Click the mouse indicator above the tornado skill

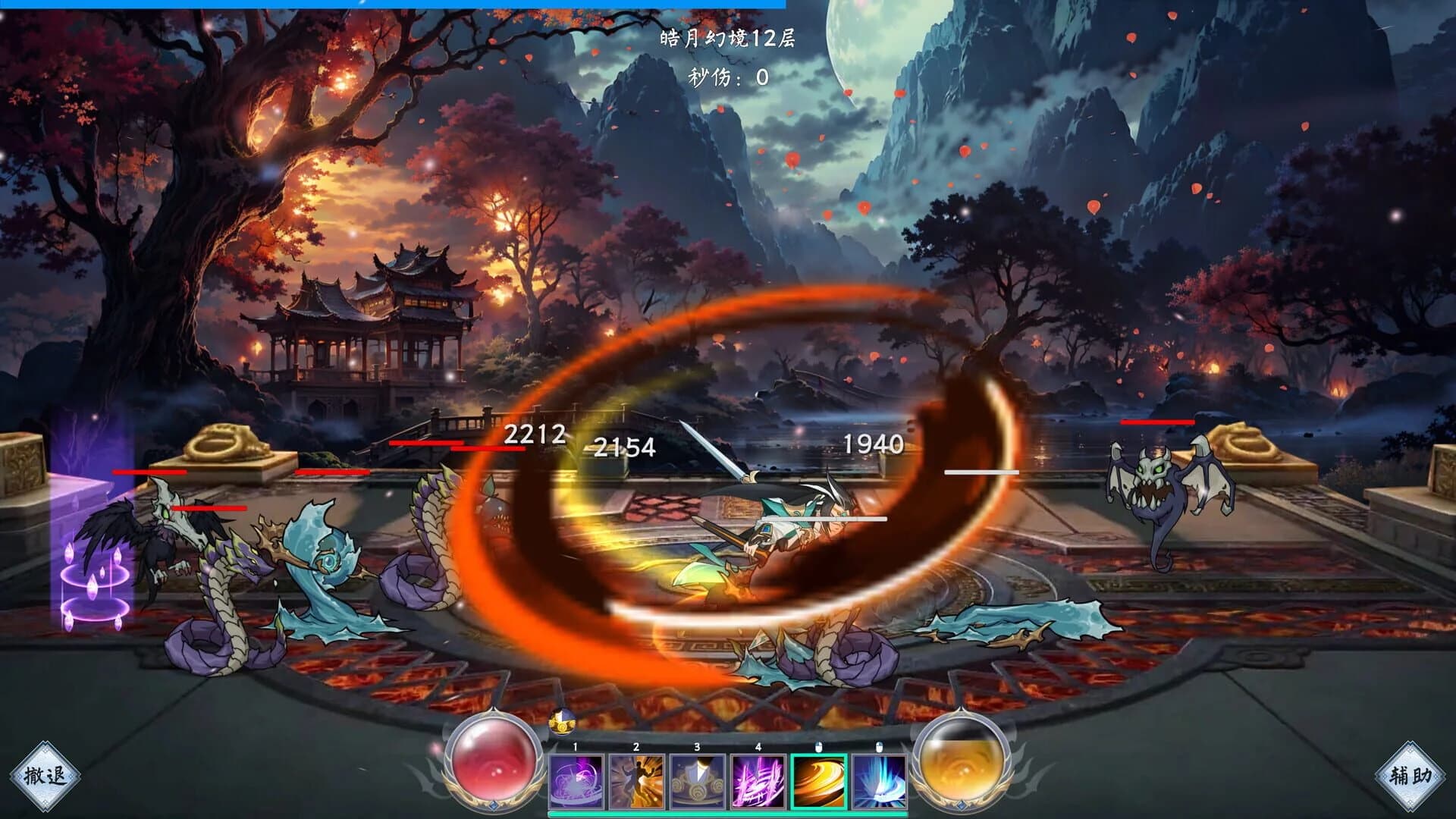coord(821,747)
